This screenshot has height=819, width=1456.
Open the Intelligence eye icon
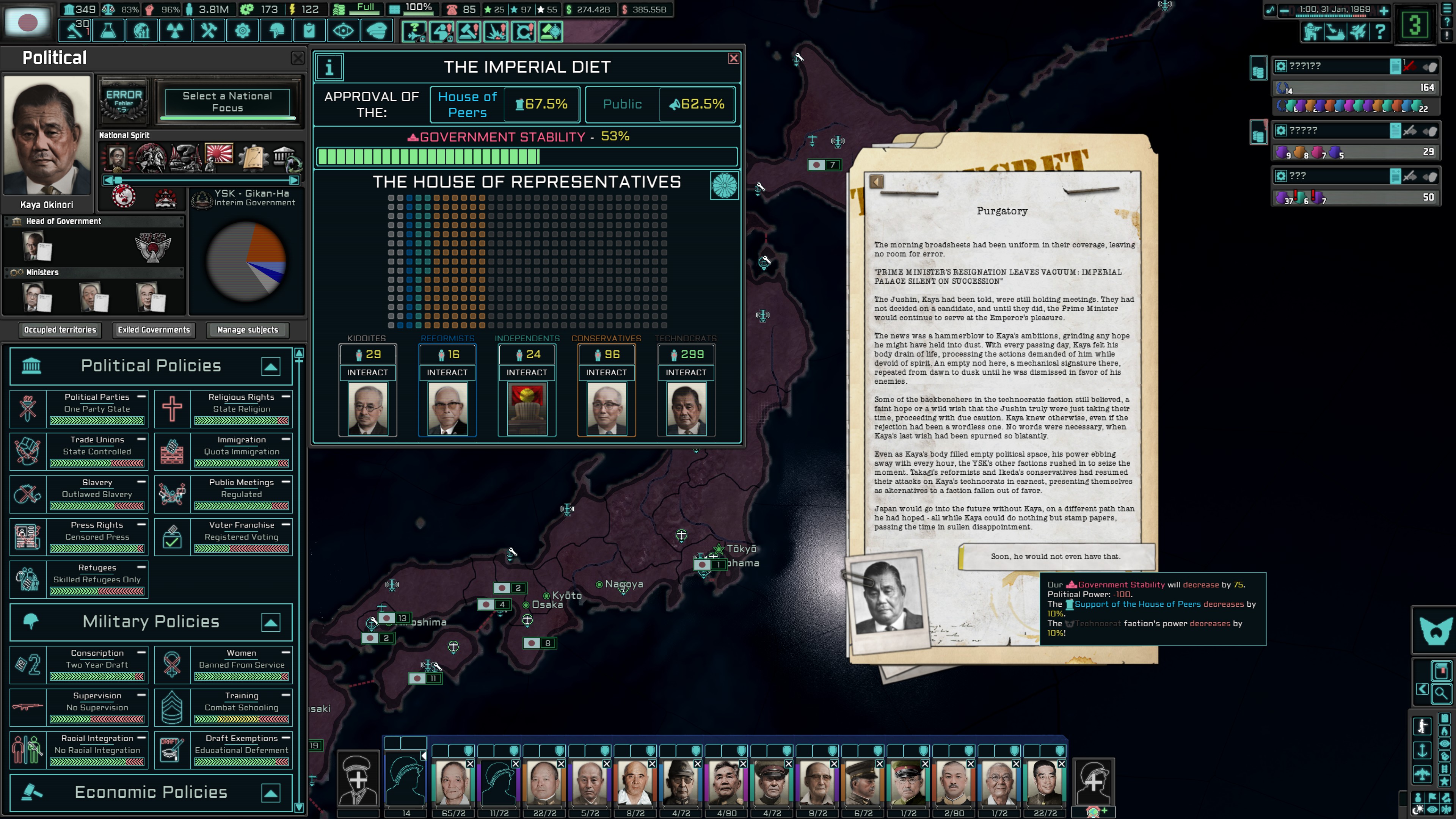(343, 30)
